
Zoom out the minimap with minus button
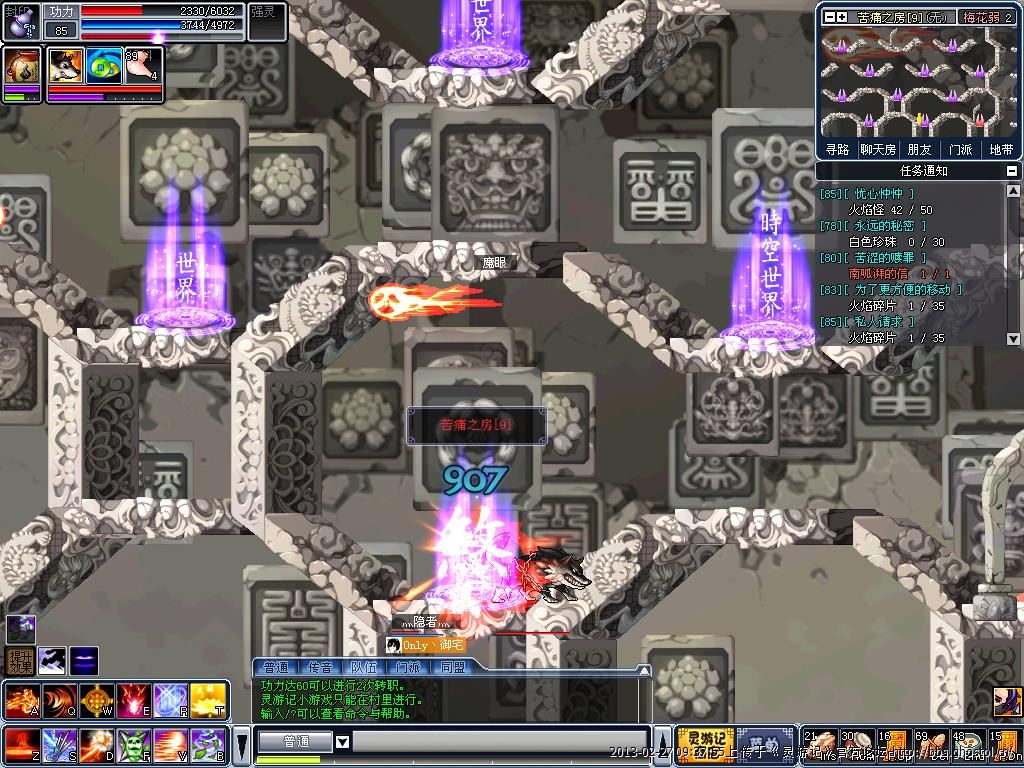(829, 17)
